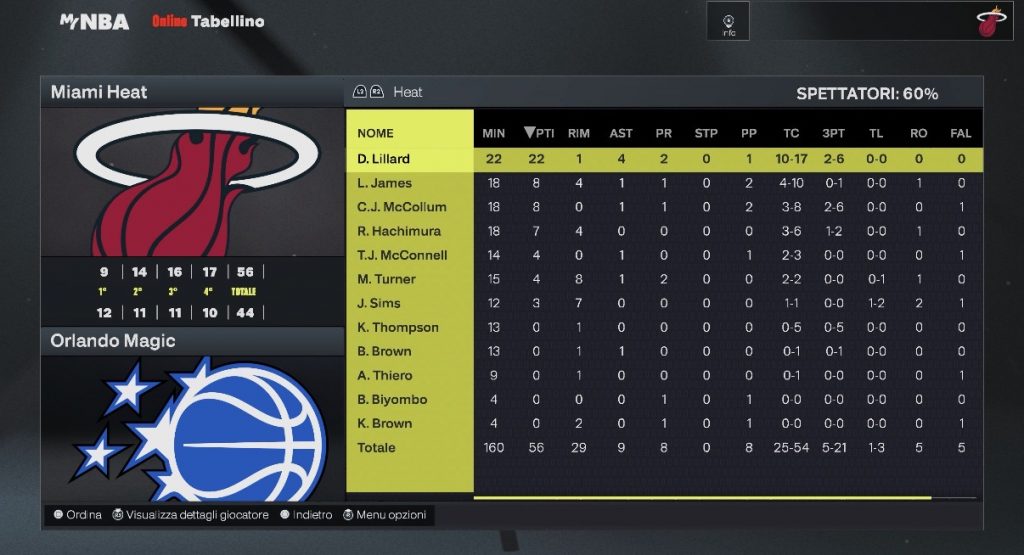Open the info icon at the top
This screenshot has height=555, width=1024.
[x=729, y=22]
